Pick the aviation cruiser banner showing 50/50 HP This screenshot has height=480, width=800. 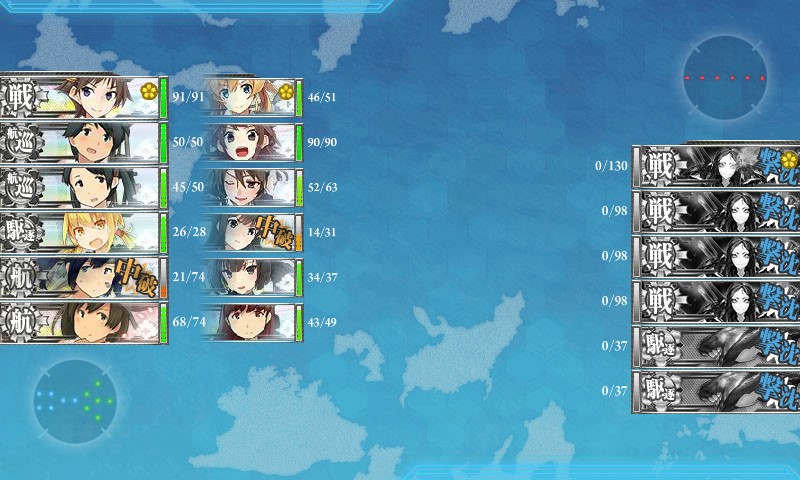click(80, 143)
